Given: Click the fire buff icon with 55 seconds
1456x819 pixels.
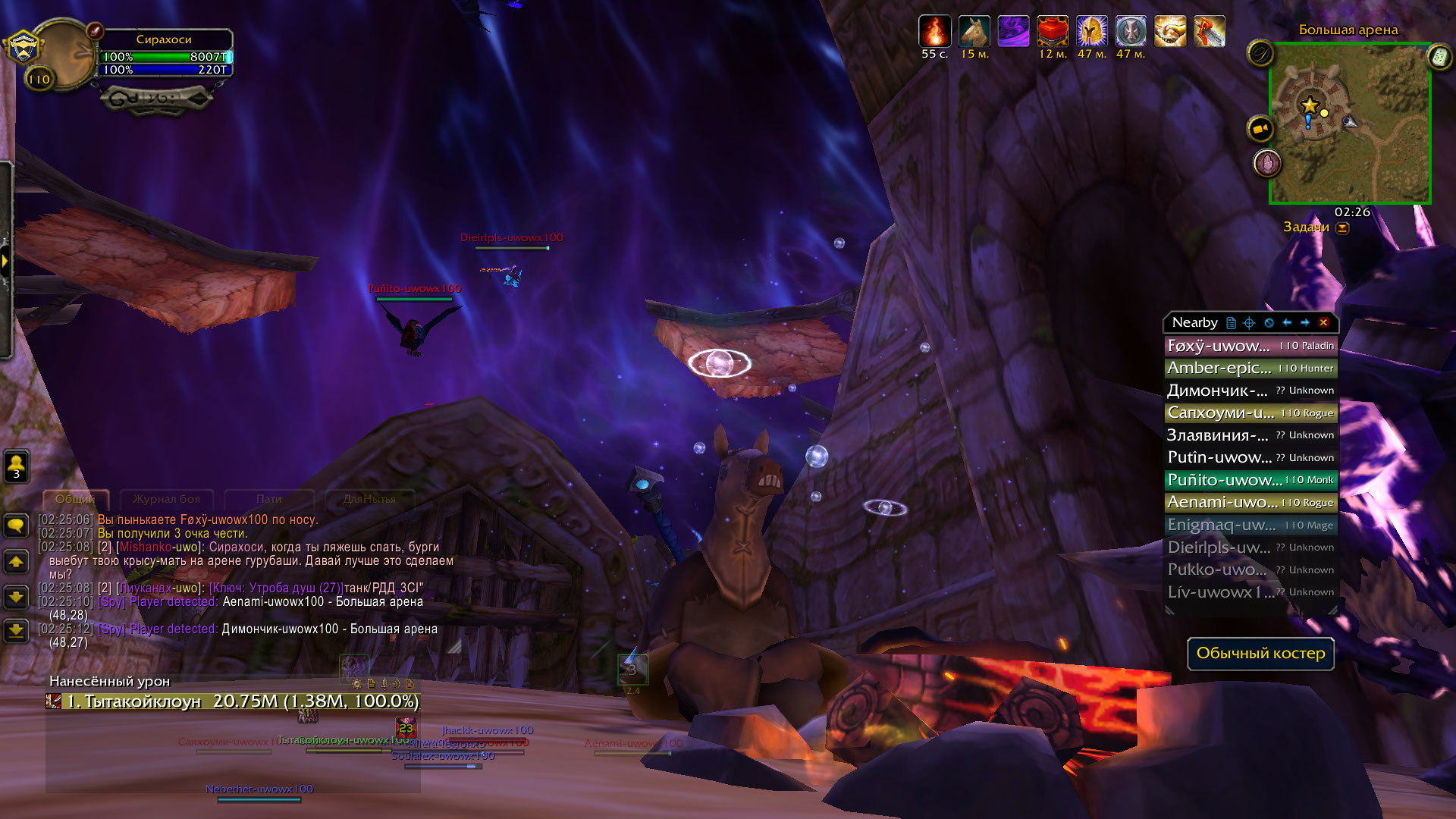Looking at the screenshot, I should coord(934,32).
